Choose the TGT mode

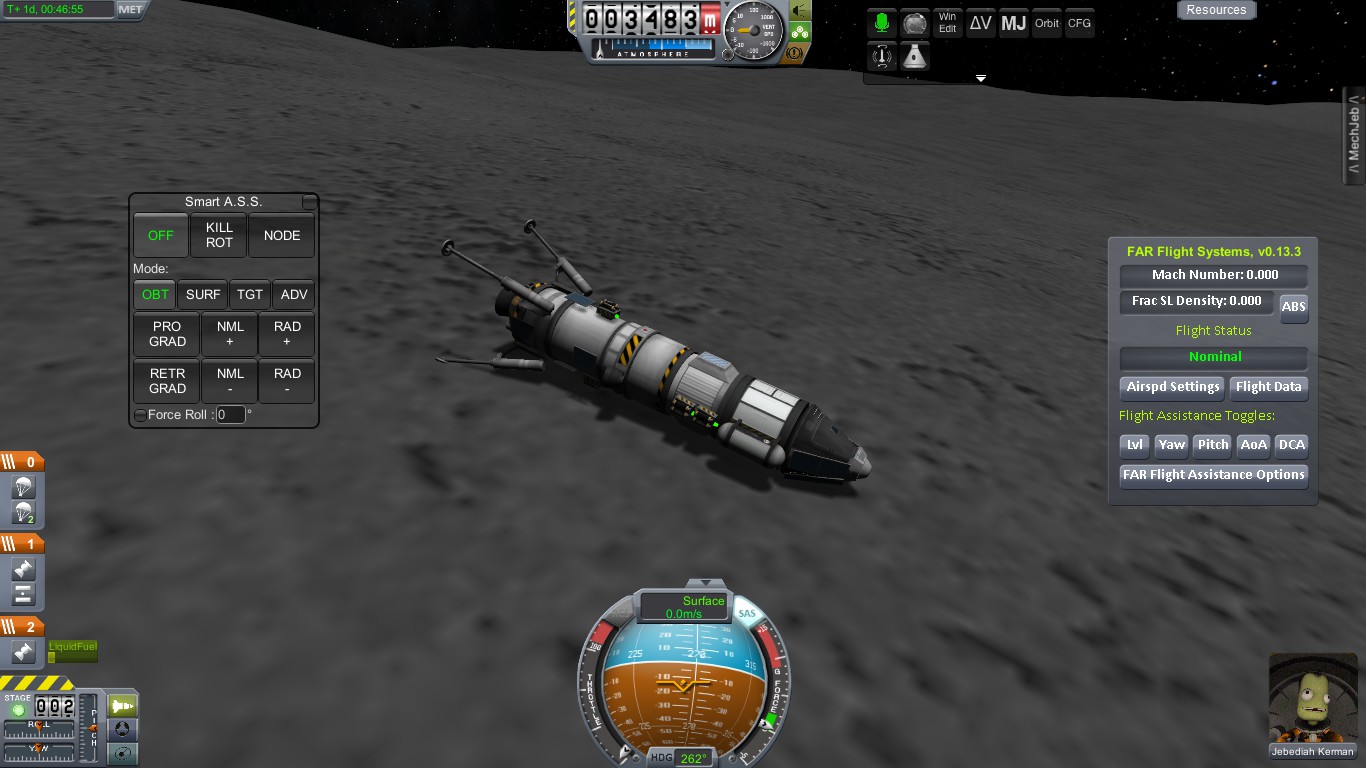[250, 295]
